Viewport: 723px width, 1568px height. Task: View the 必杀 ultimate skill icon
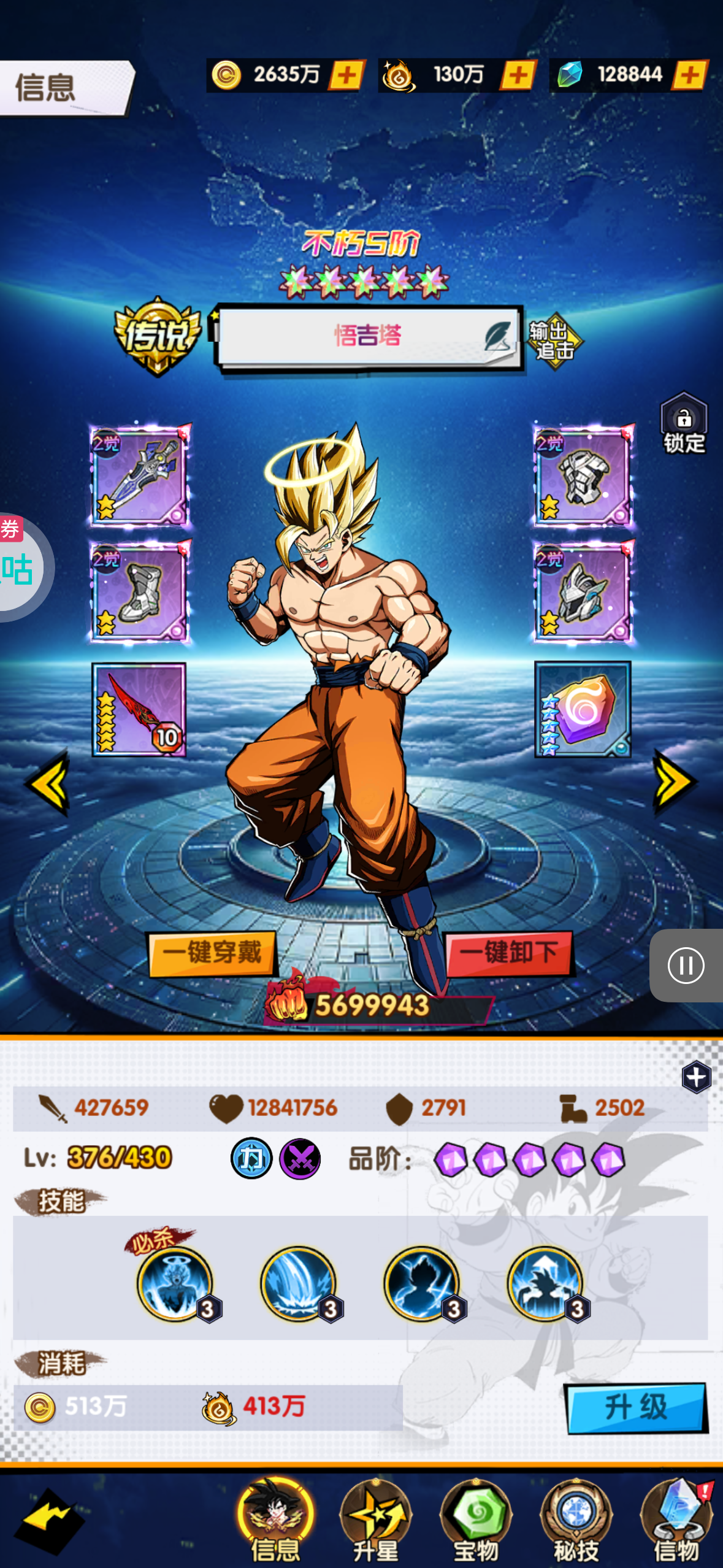(175, 1283)
